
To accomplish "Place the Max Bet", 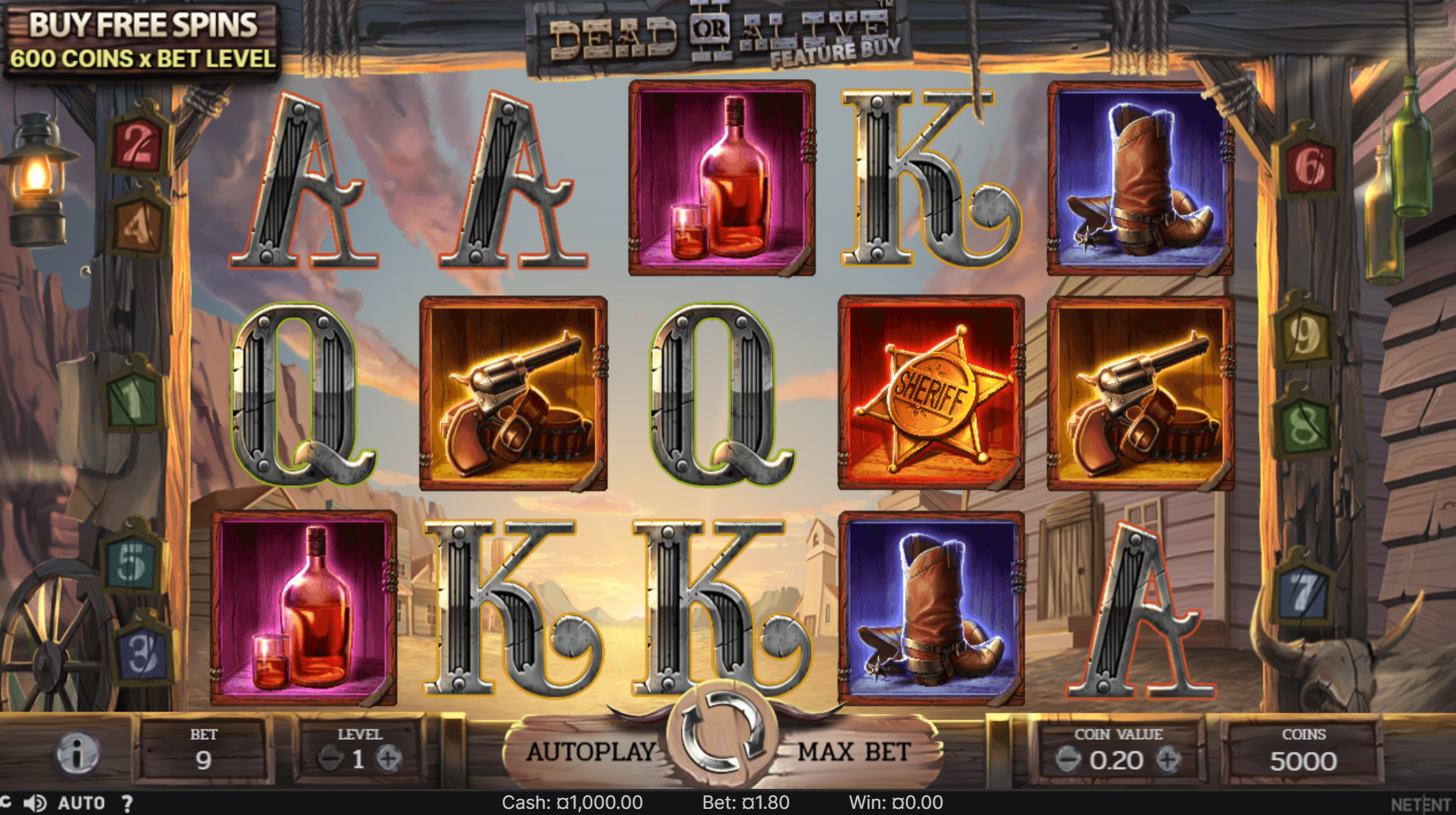I will point(854,752).
